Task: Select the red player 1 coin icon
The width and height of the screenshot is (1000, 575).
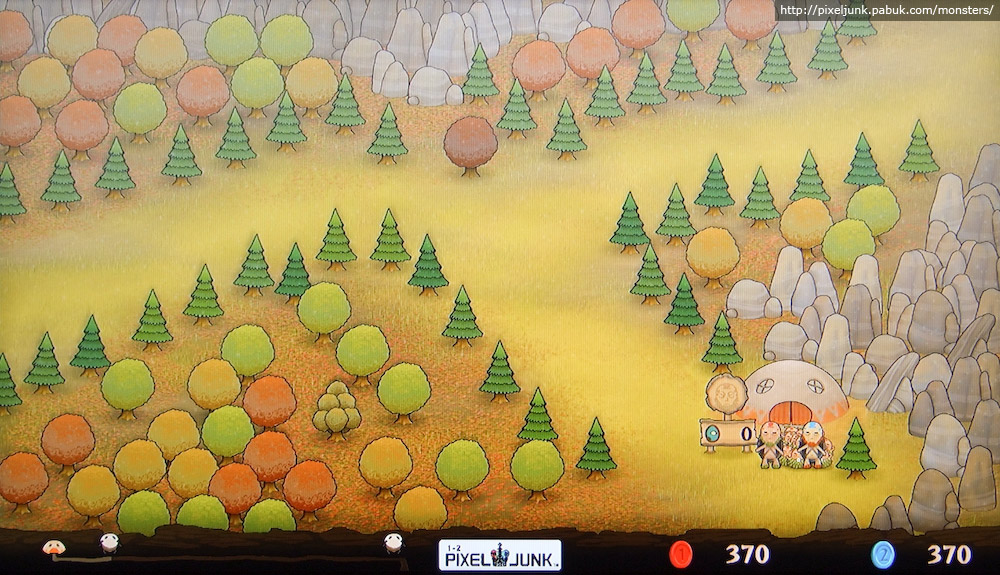Action: (x=682, y=554)
